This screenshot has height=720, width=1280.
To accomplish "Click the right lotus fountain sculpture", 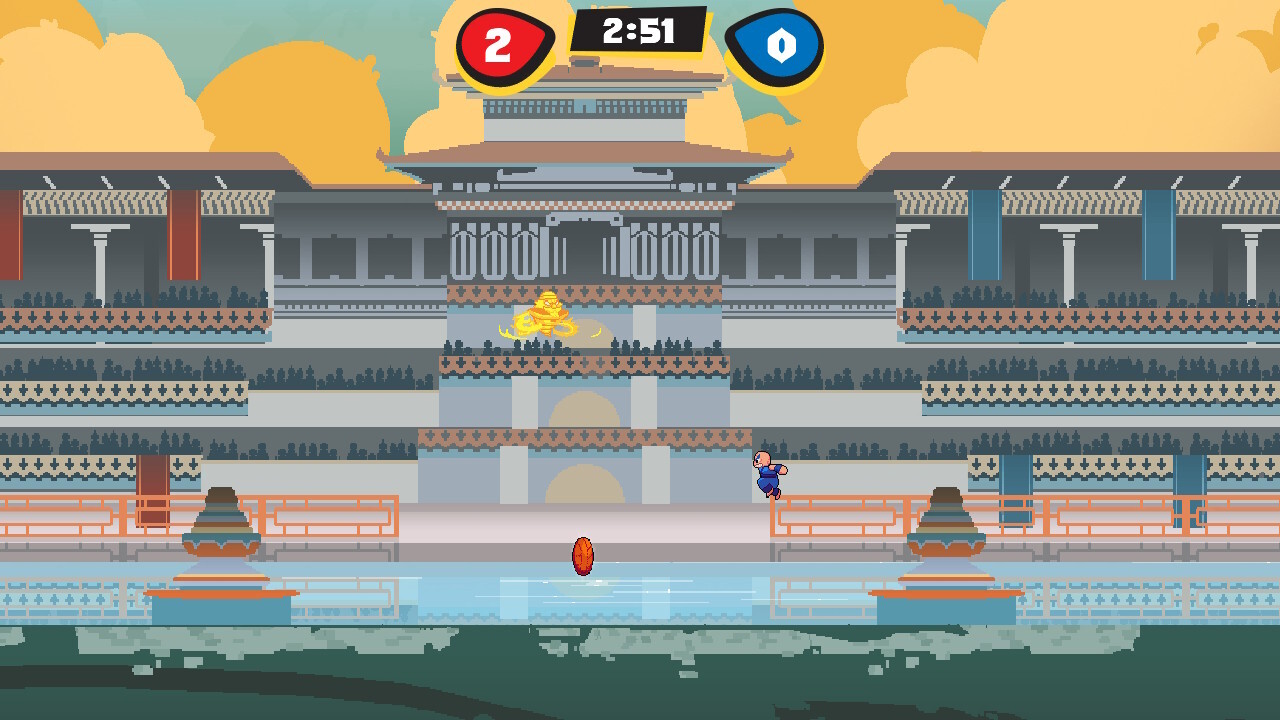I will click(x=945, y=520).
